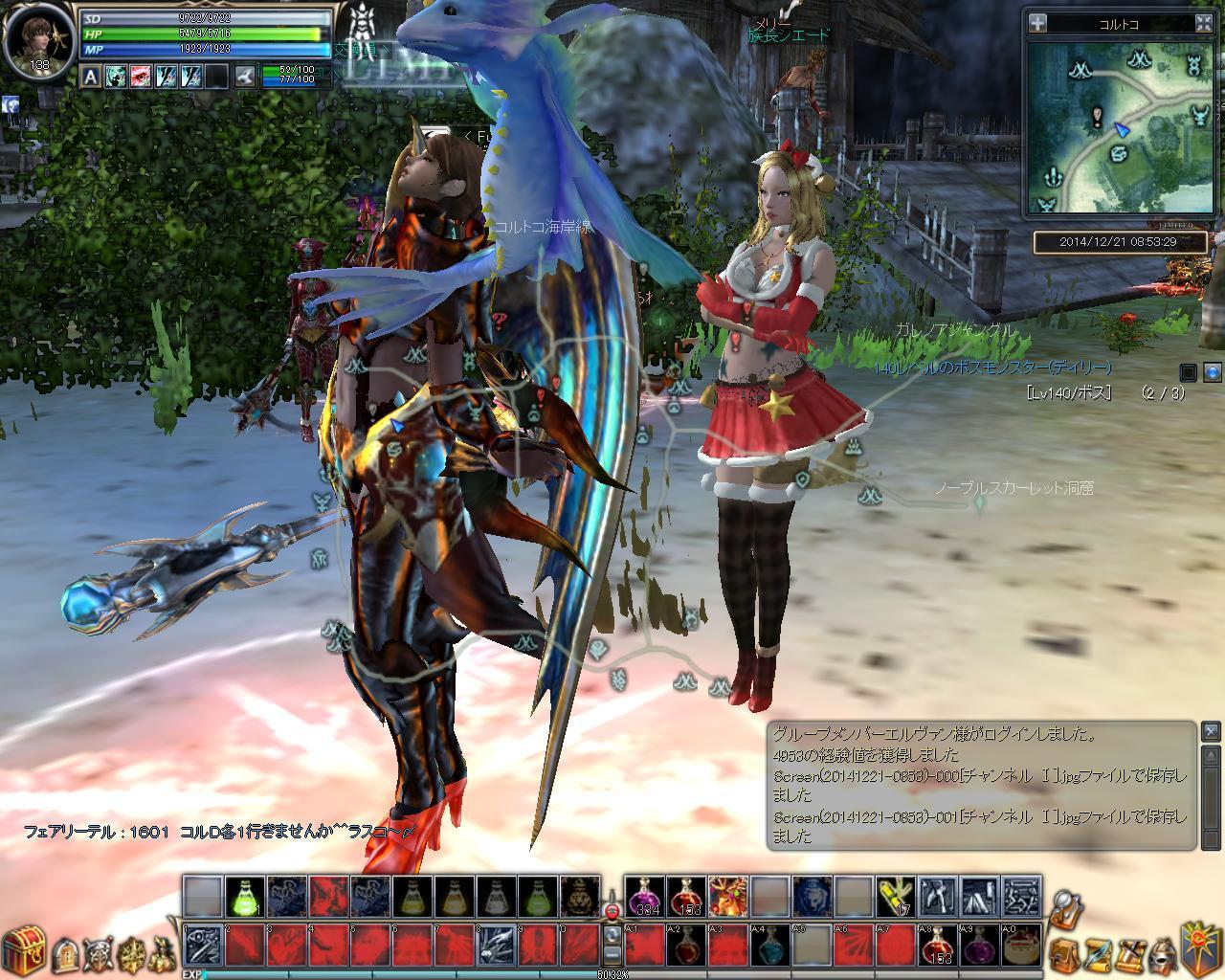
Task: Select the red eye buff icon
Action: pyautogui.click(x=142, y=77)
